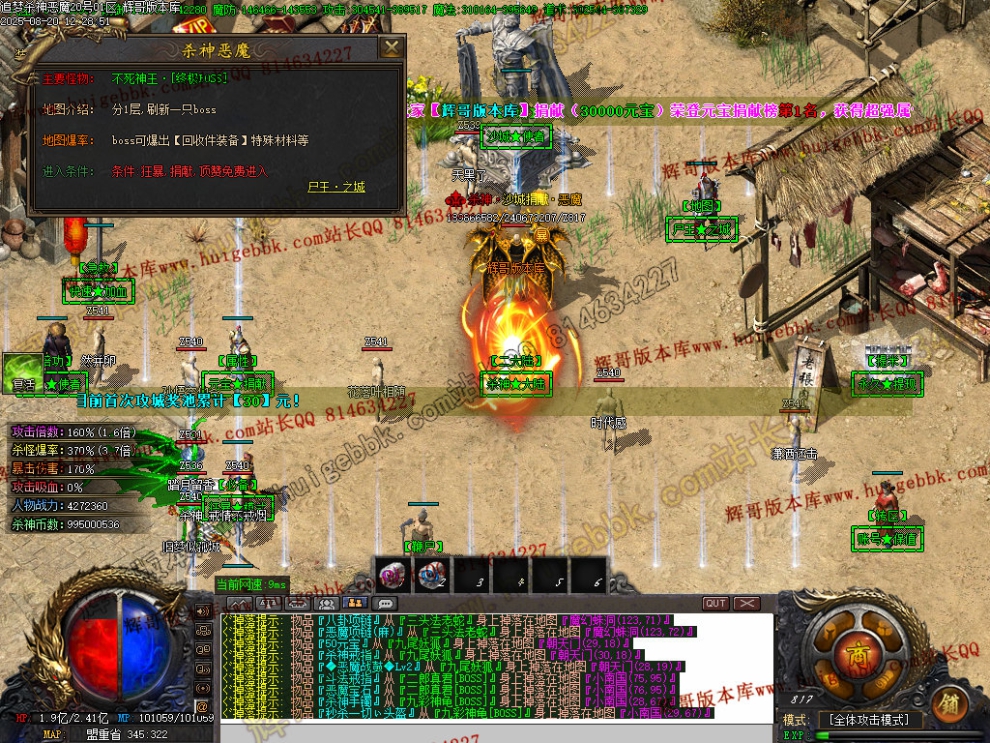Use the item in hotbar slot 2
Viewport: 990px width, 743px height.
pyautogui.click(x=432, y=575)
